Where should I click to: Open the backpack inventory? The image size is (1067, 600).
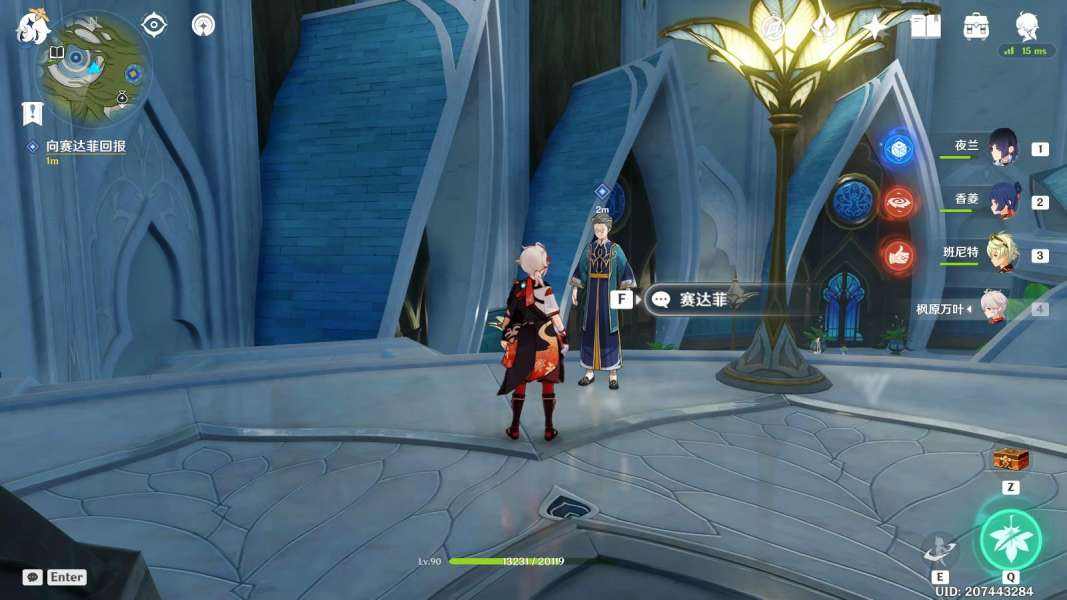(x=976, y=27)
